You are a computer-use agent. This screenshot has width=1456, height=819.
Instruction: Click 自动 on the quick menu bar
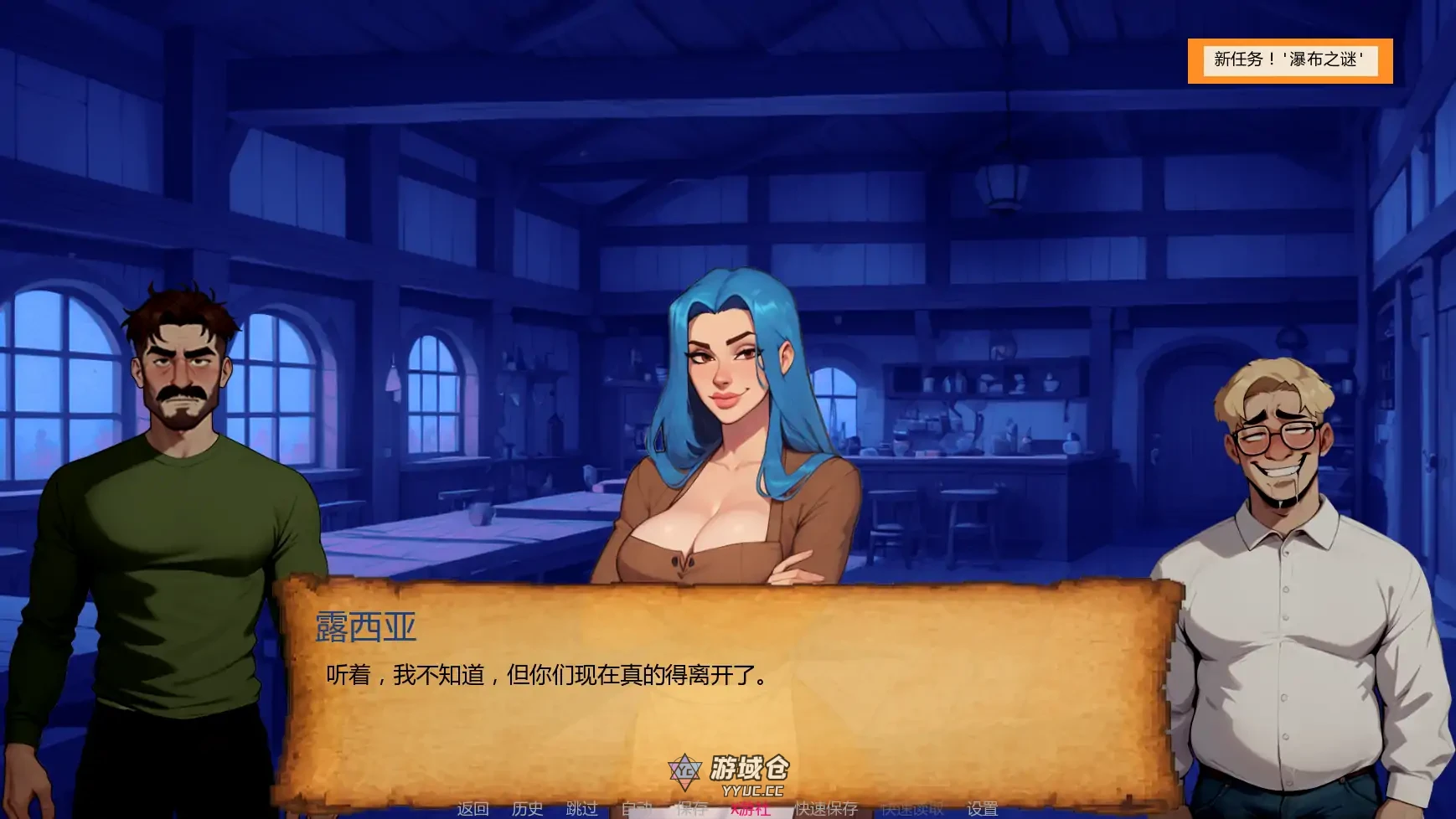638,809
